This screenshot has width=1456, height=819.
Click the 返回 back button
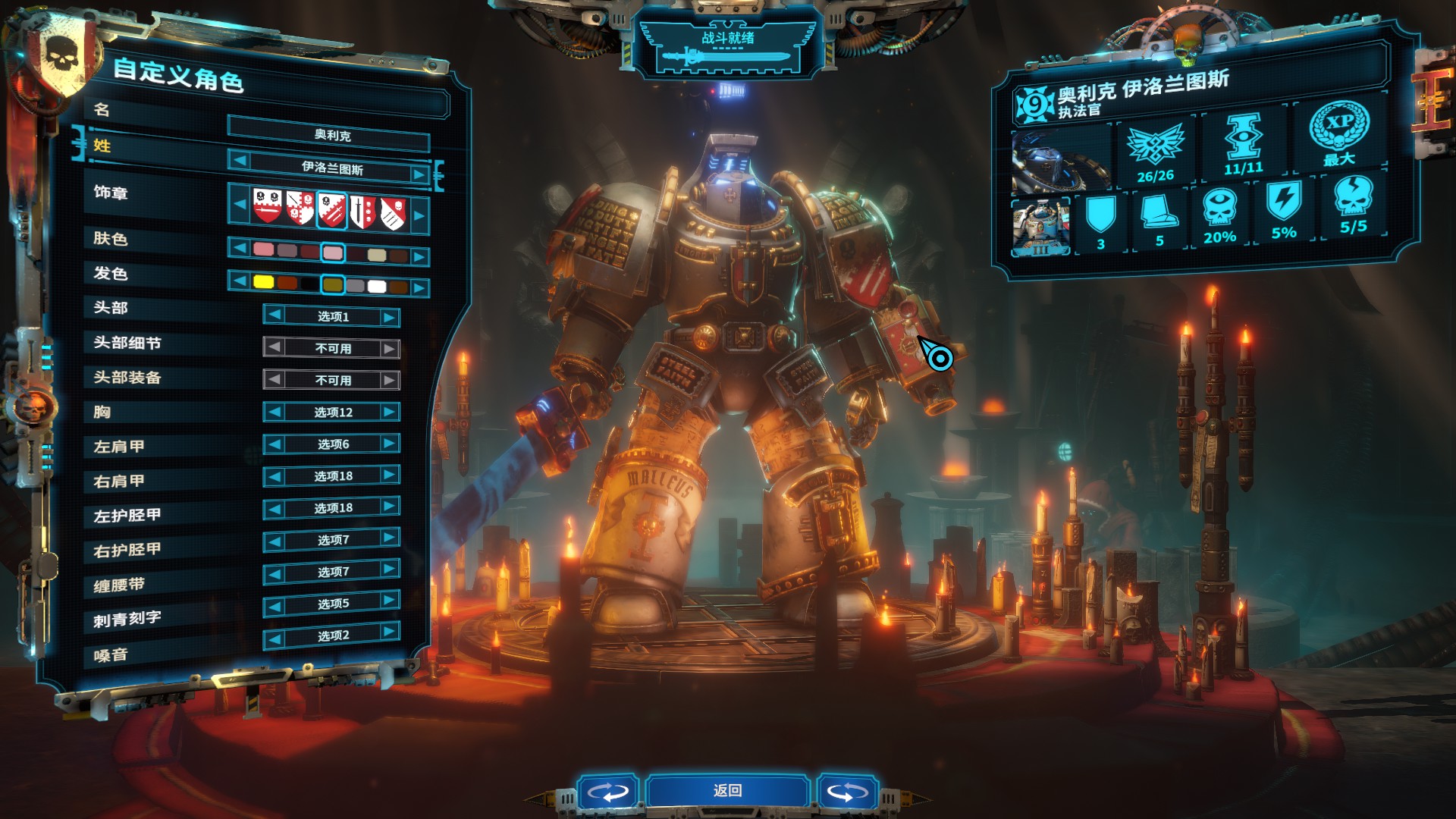tap(727, 791)
